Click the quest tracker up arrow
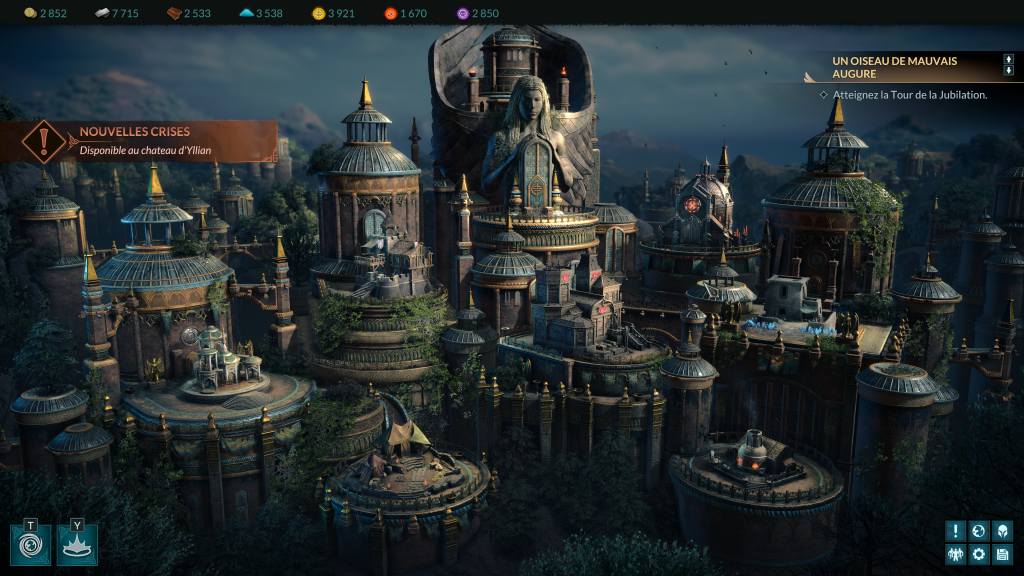This screenshot has width=1024, height=576. click(x=1009, y=60)
